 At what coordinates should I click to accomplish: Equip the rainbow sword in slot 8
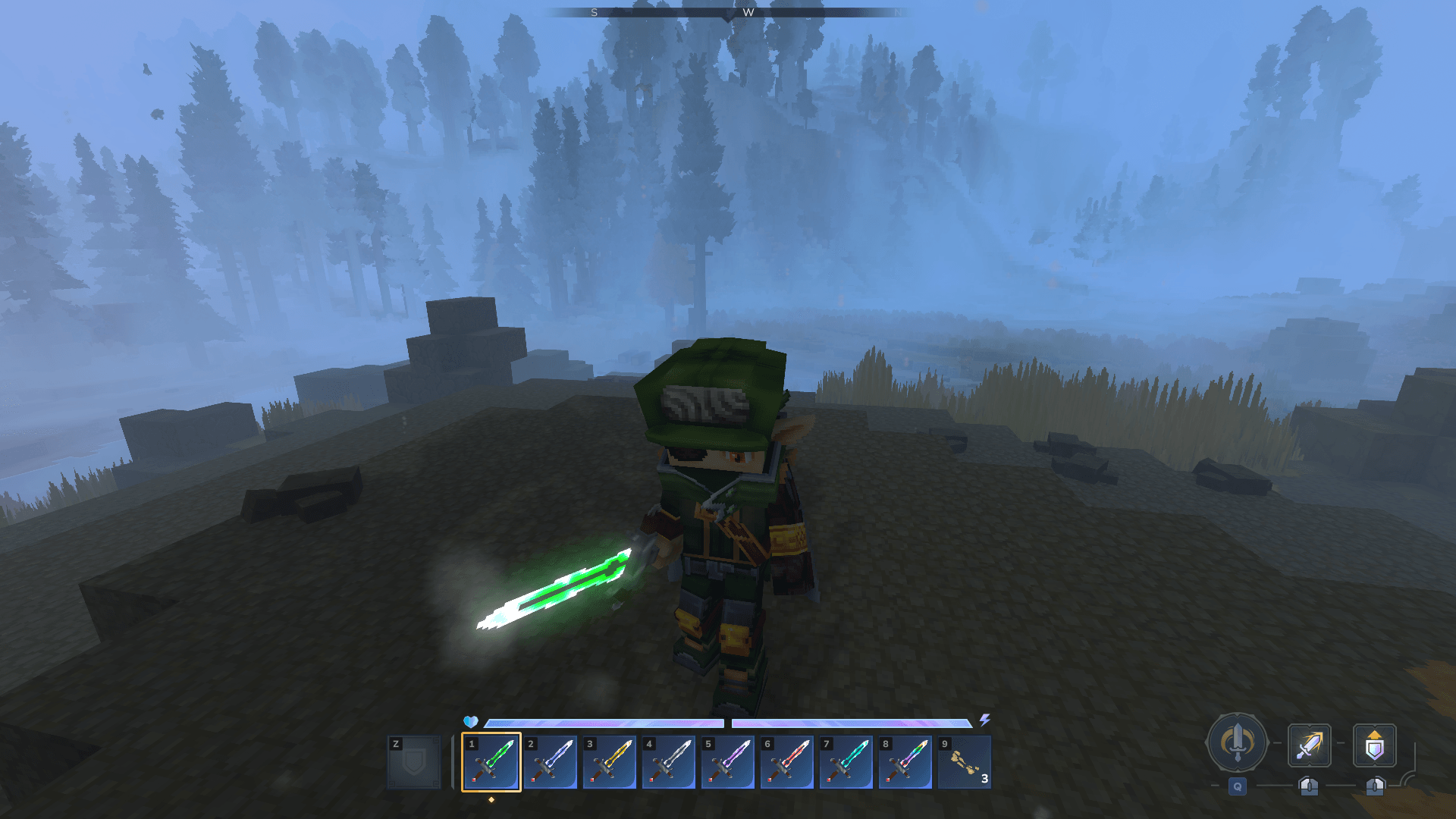905,762
